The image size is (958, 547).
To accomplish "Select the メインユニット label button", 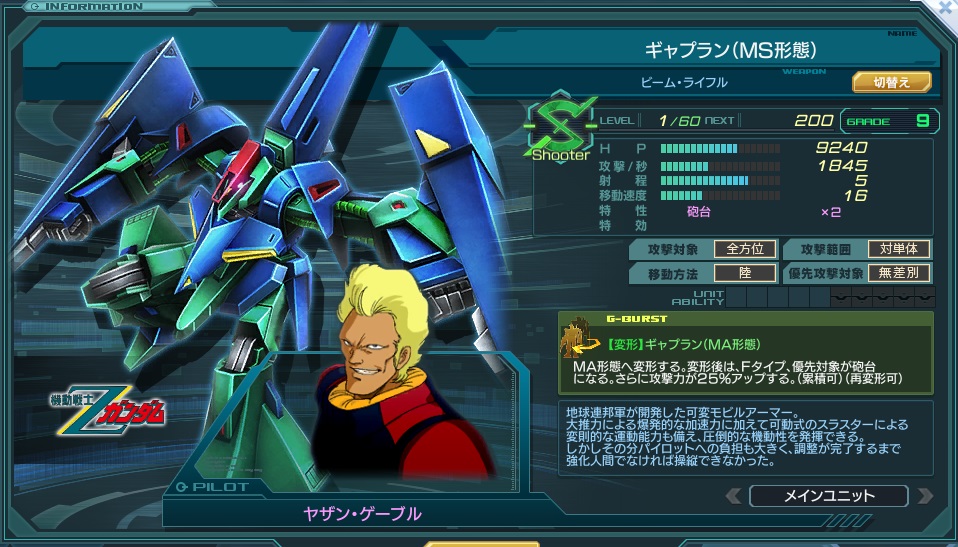I will 828,495.
